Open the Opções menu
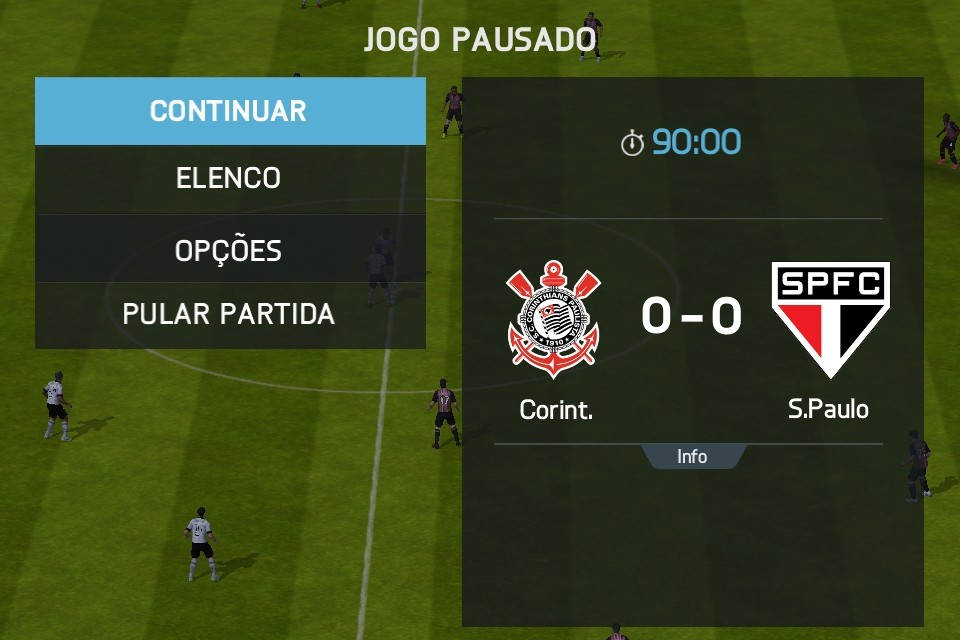Viewport: 960px width, 640px height. (229, 249)
